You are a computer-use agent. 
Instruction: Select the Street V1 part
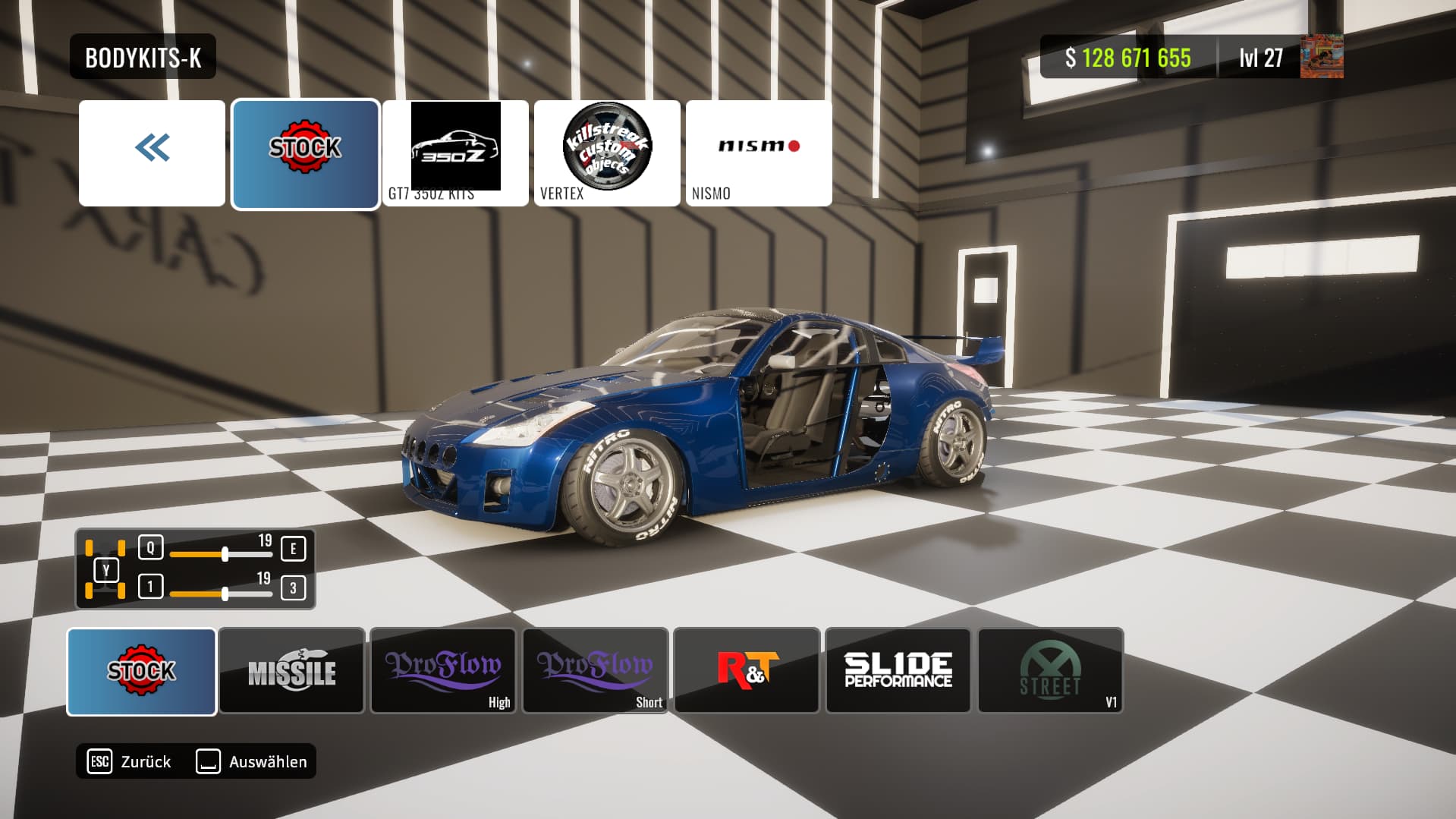coord(1051,672)
